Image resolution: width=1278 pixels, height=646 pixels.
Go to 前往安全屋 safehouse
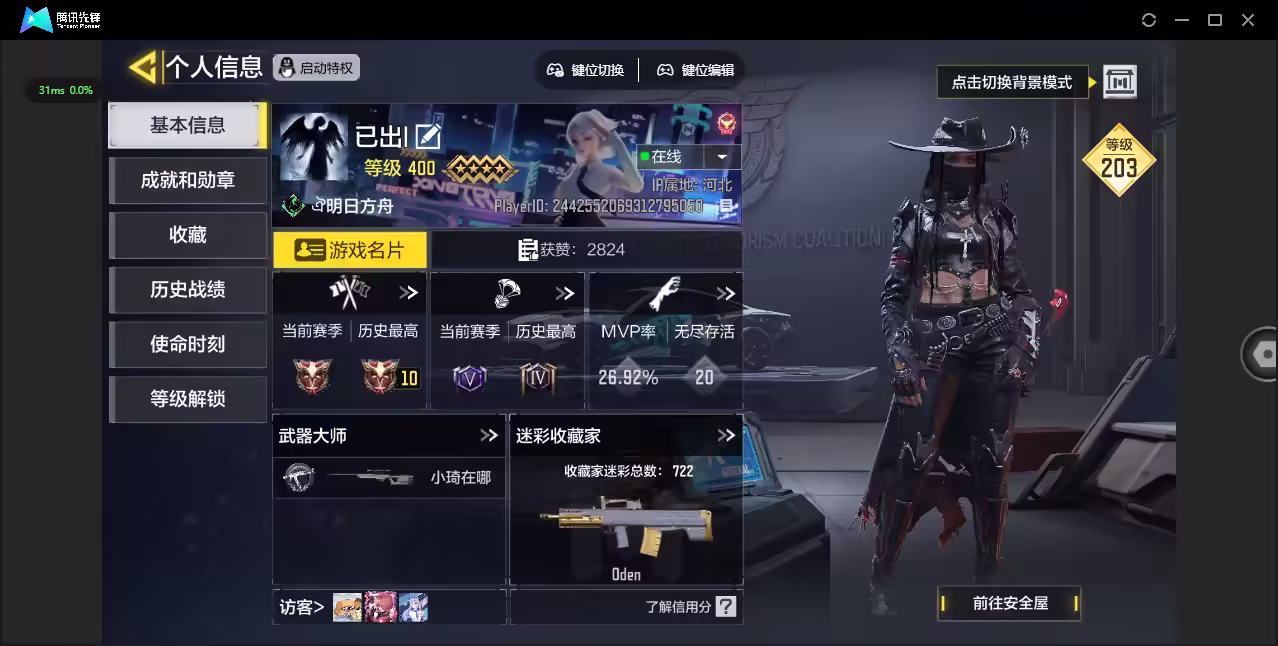coord(1010,603)
